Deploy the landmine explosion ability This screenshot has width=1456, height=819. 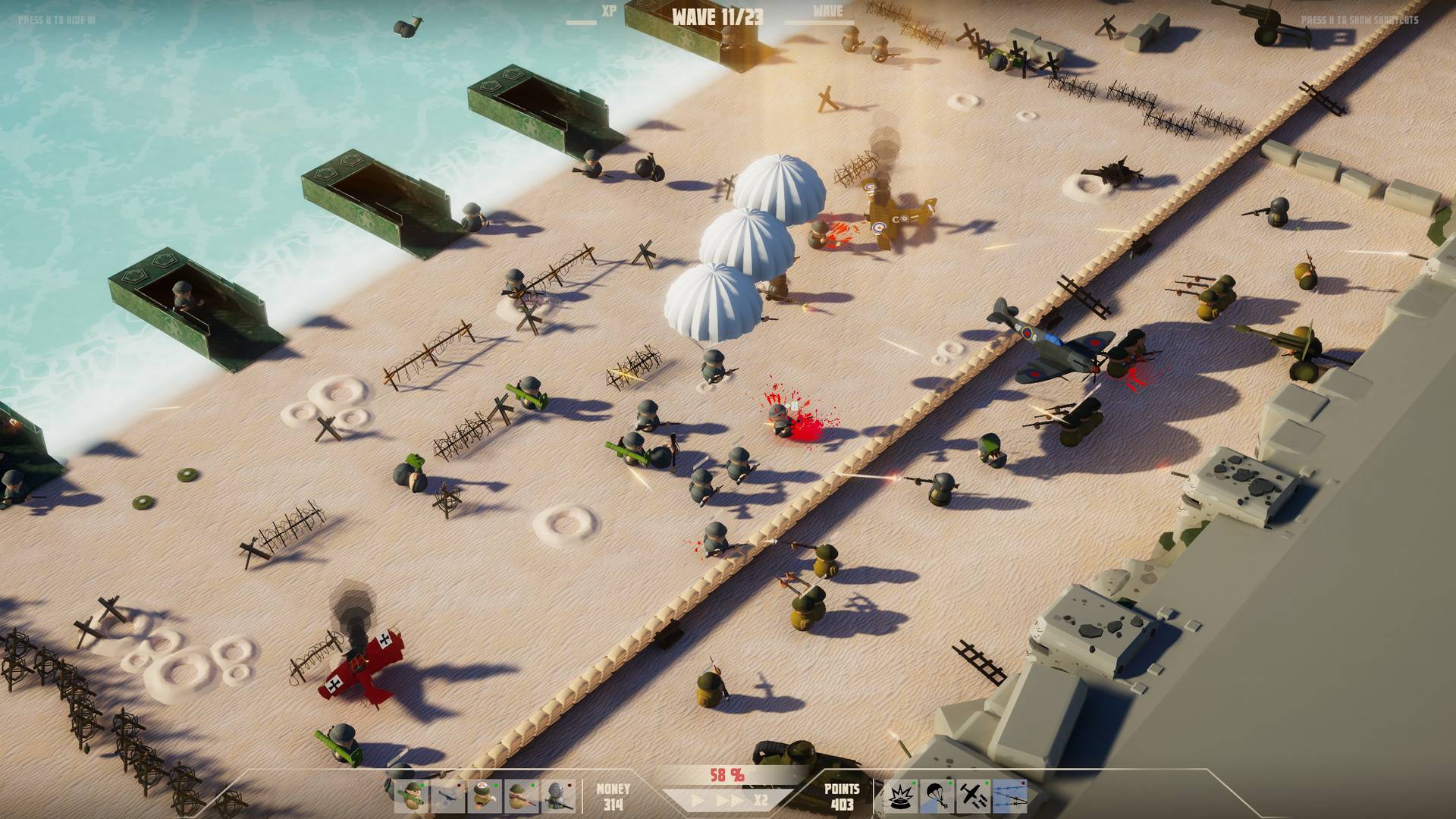coord(900,796)
